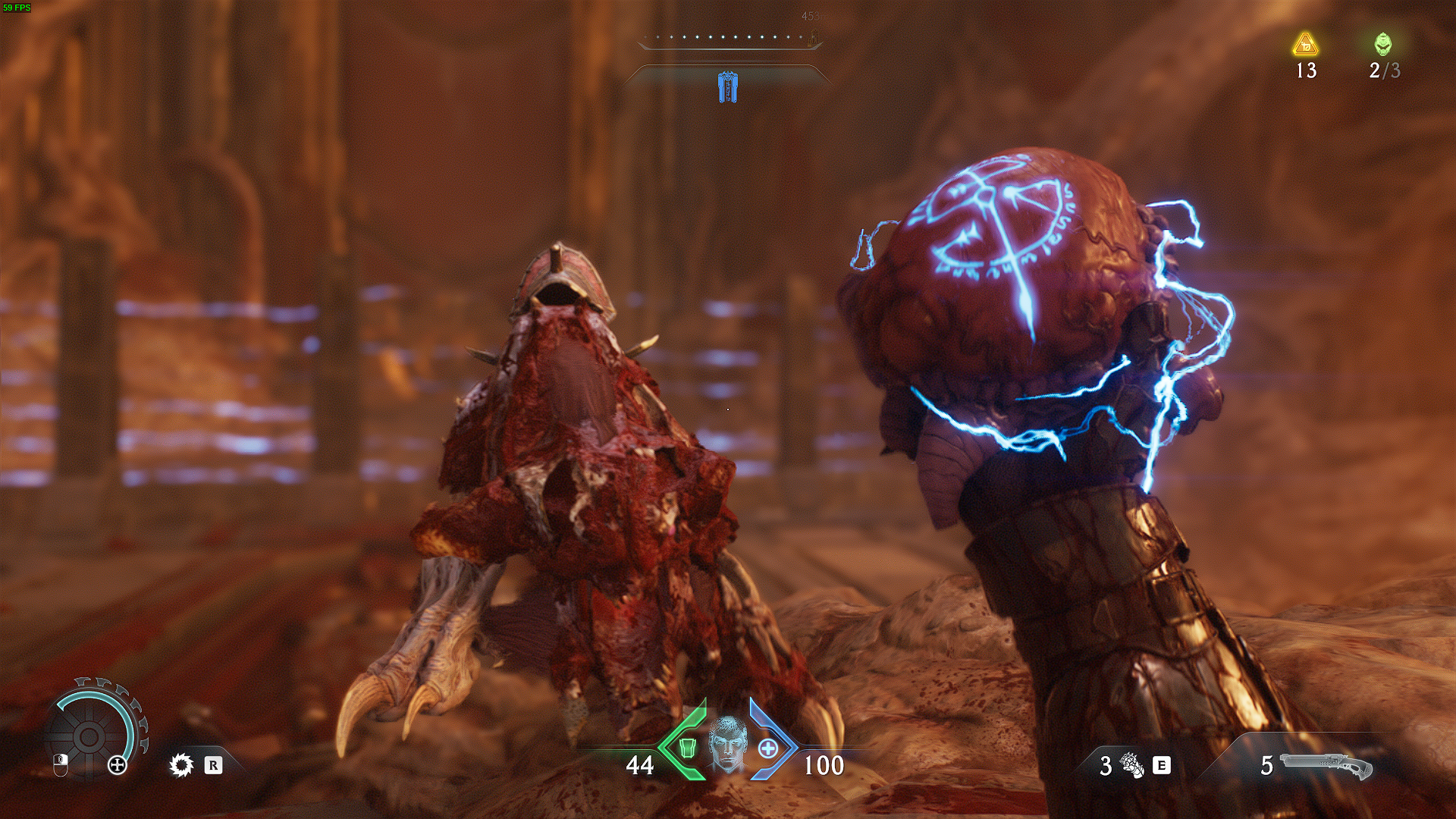This screenshot has width=1456, height=819.
Task: Click the blue objective marker on the compass
Action: tap(728, 87)
